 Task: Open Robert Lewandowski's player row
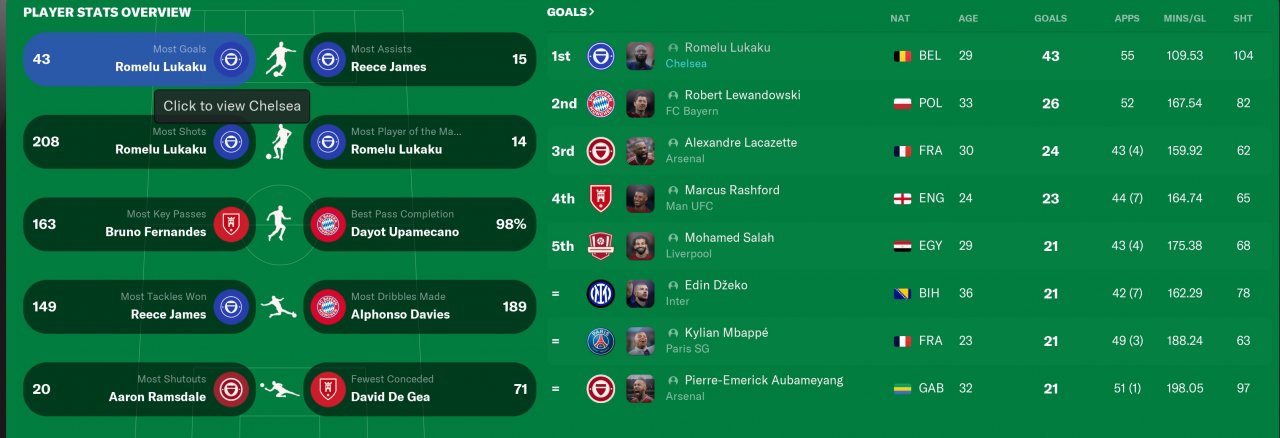tap(742, 96)
